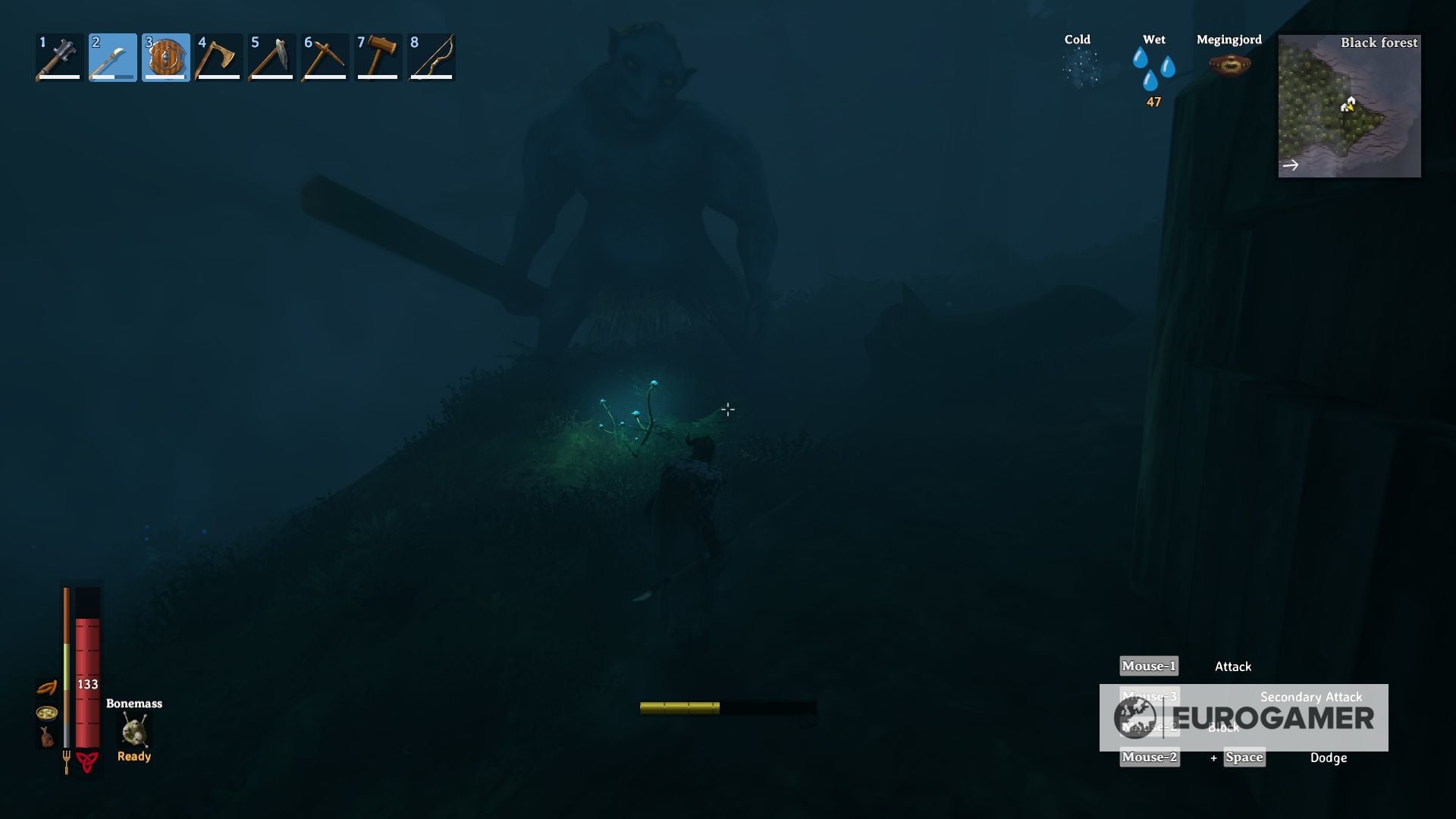Click the Mouse-1 Attack keybind label
Image resolution: width=1456 pixels, height=819 pixels.
coord(1148,666)
